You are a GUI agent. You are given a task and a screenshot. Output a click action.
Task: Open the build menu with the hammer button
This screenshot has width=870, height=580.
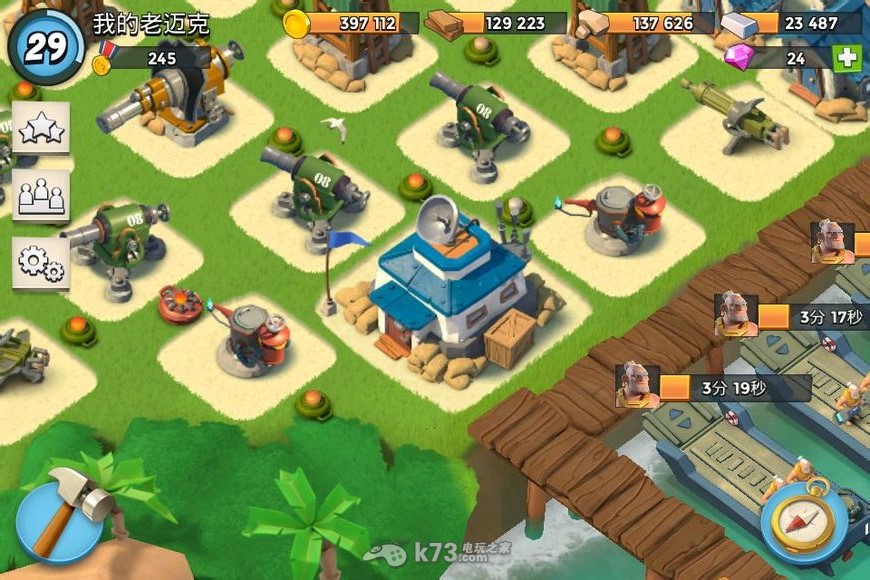tap(62, 520)
